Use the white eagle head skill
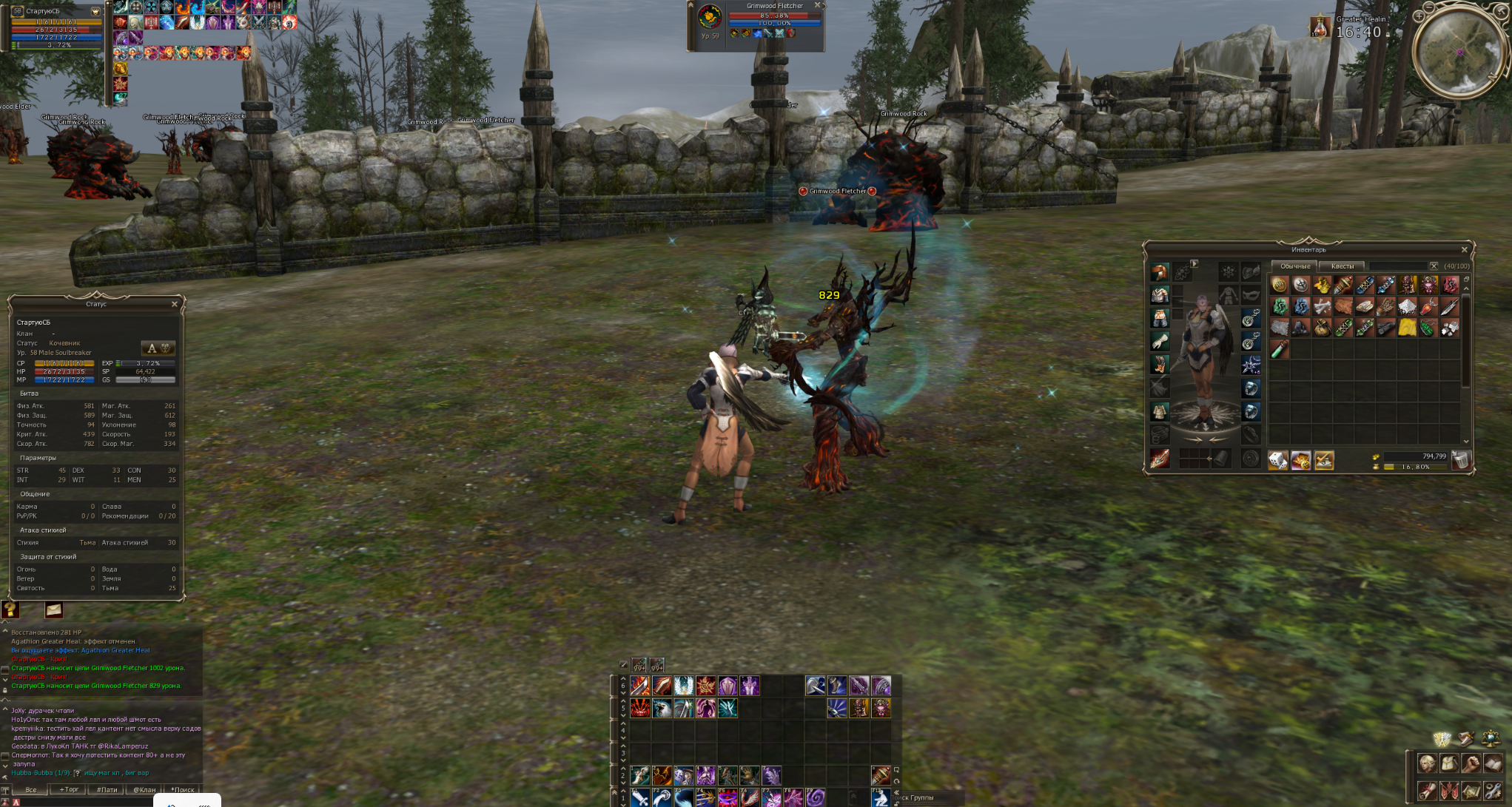The image size is (1512, 807). [662, 709]
